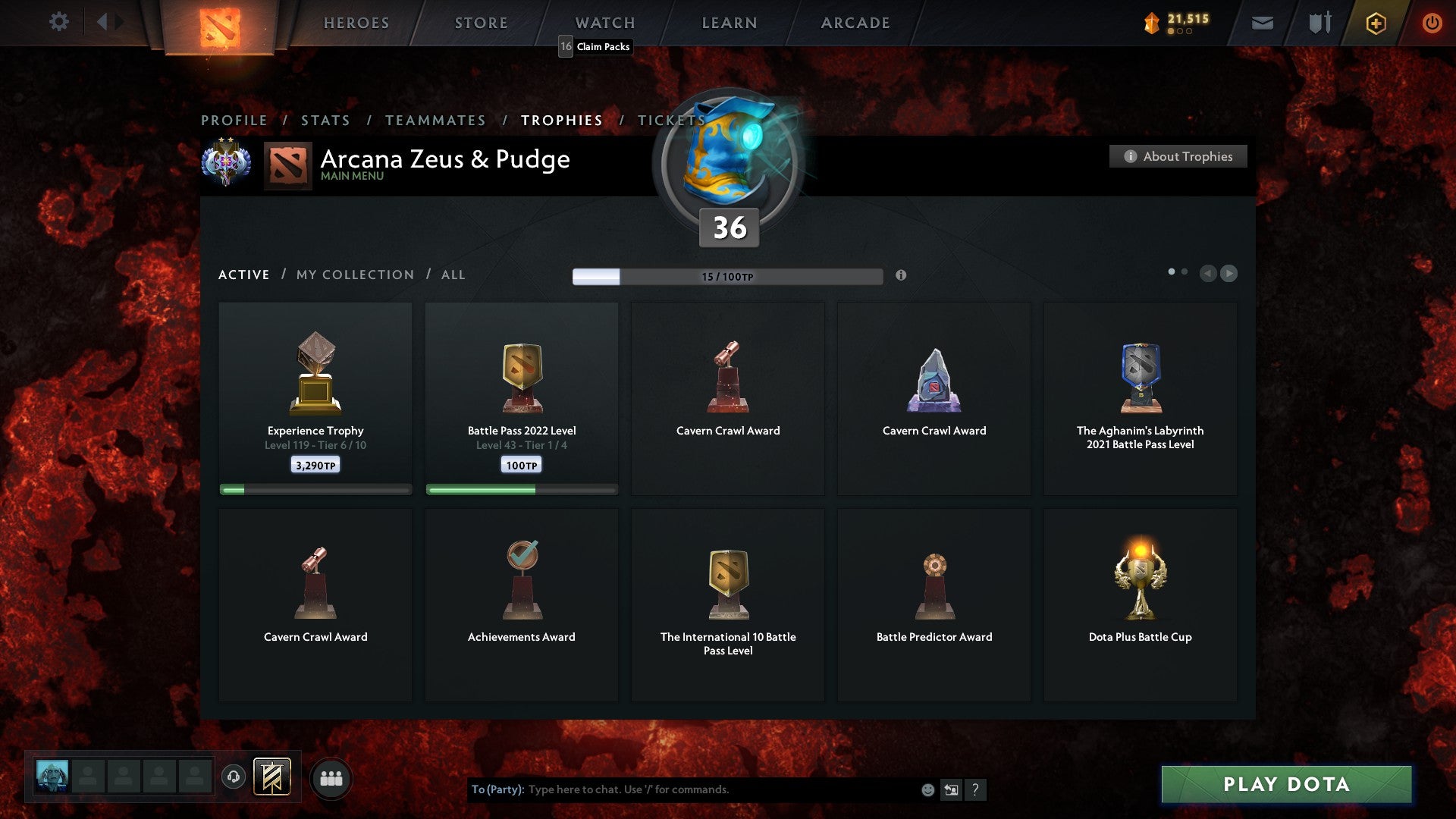Open the settings gear icon
This screenshot has height=819, width=1456.
point(58,22)
